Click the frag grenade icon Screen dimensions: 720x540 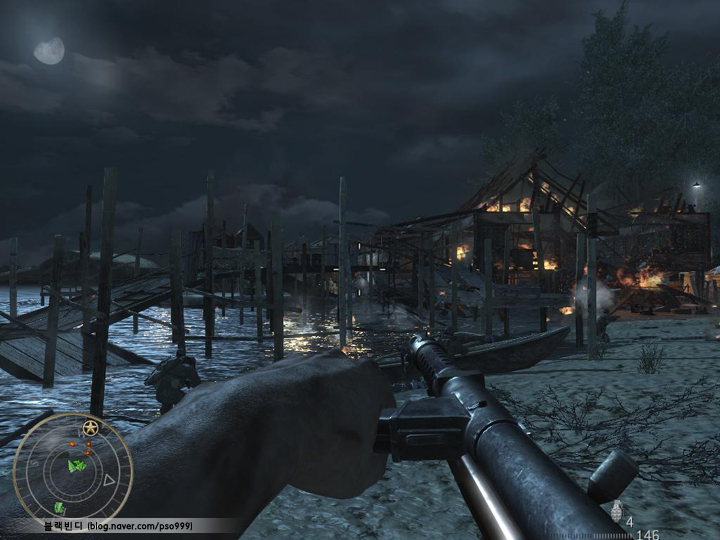point(617,514)
